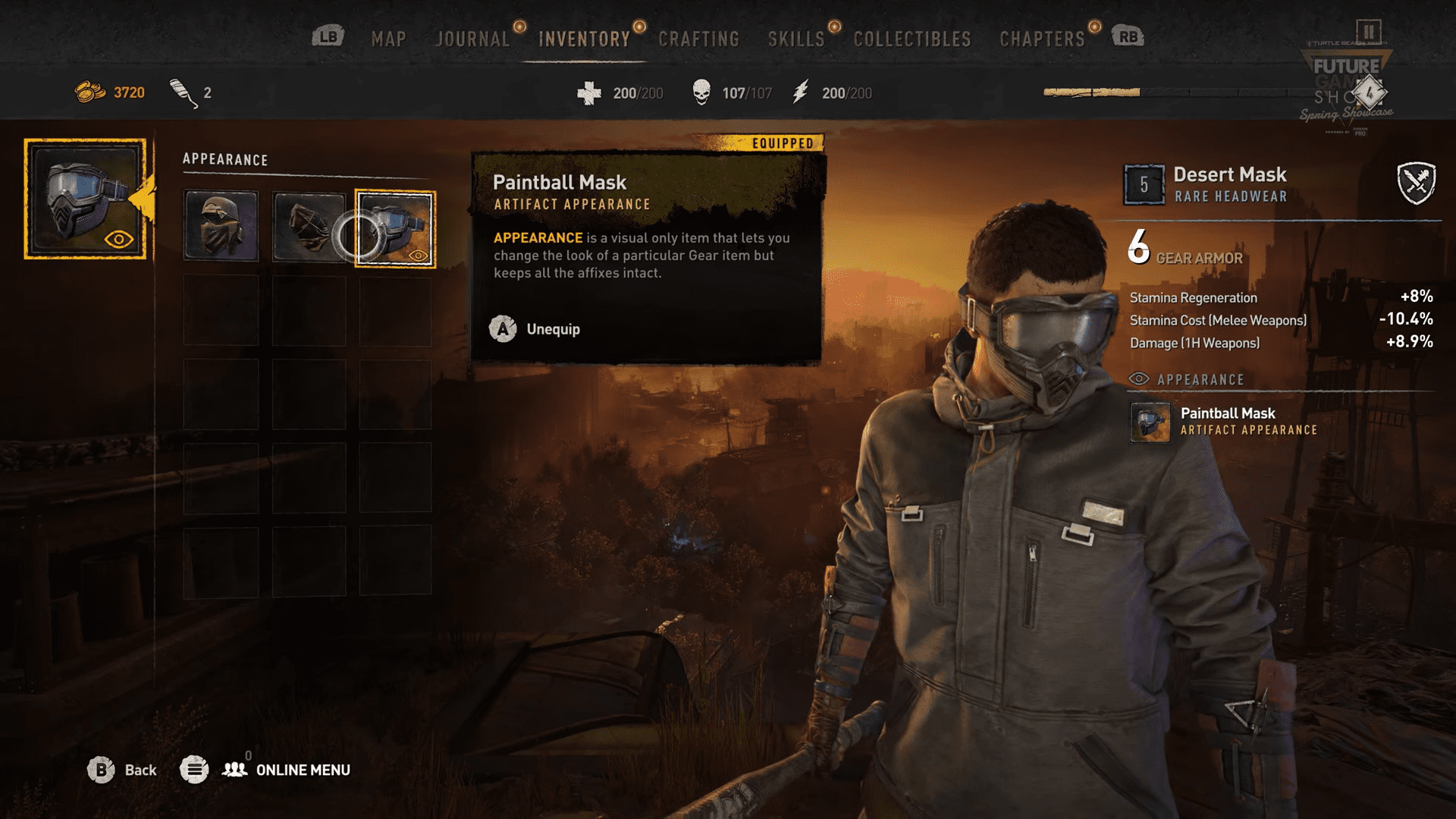Select the Paintball Mask appearance tile
This screenshot has height=819, width=1456.
pos(395,228)
